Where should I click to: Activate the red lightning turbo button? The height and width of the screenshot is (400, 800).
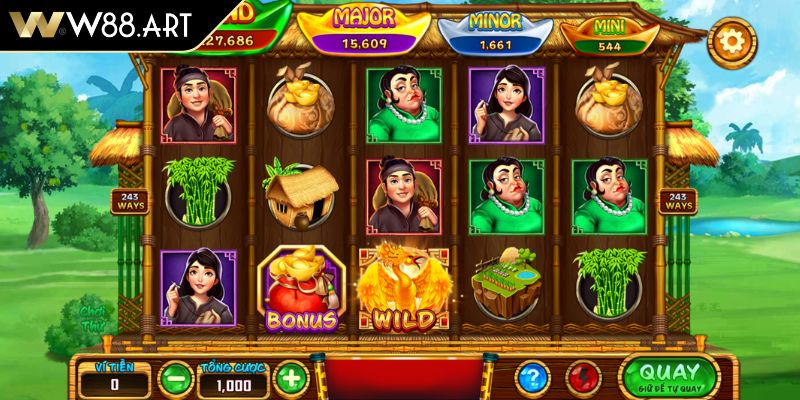coord(583,378)
